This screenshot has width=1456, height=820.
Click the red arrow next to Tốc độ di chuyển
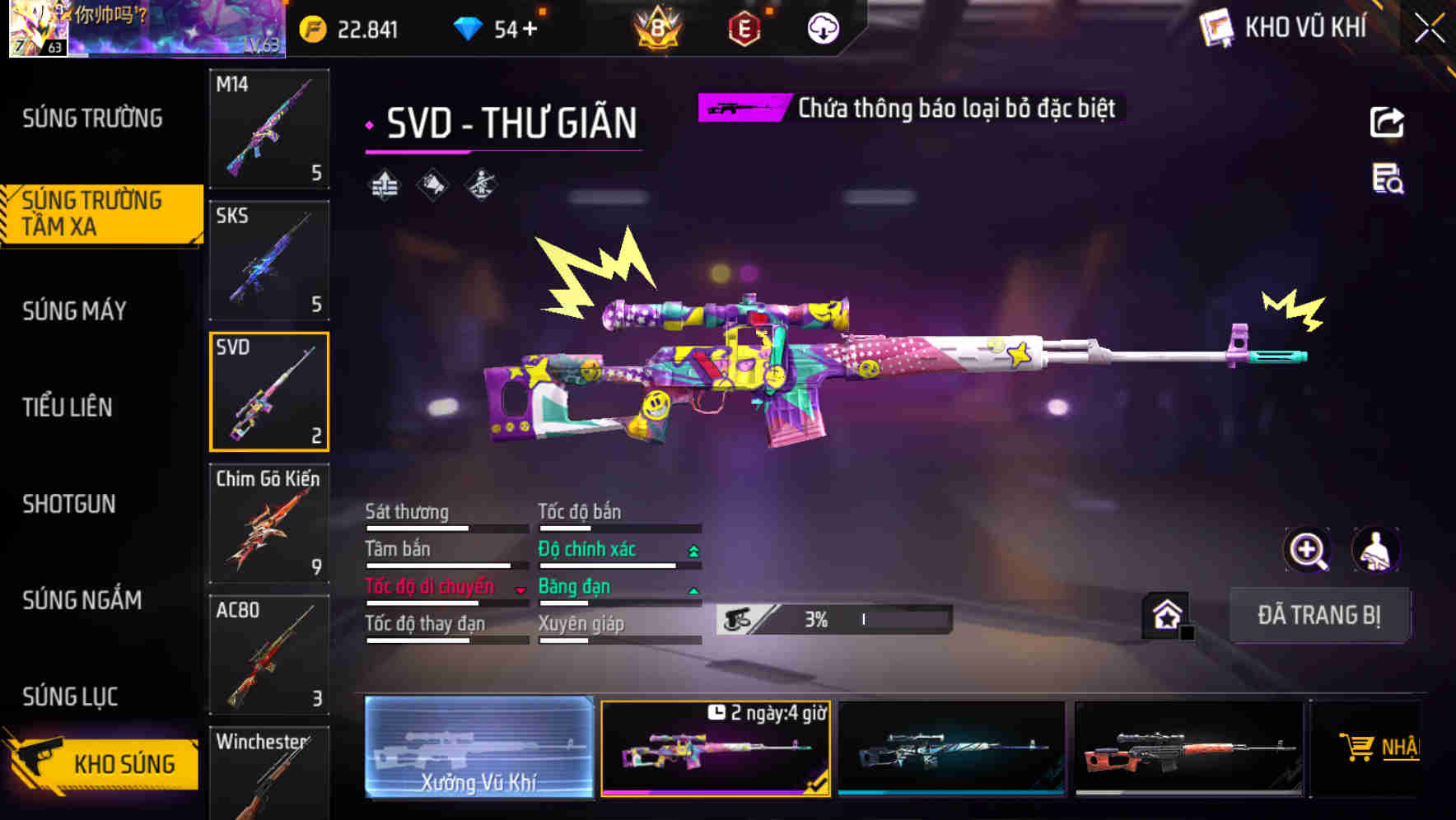pyautogui.click(x=520, y=589)
